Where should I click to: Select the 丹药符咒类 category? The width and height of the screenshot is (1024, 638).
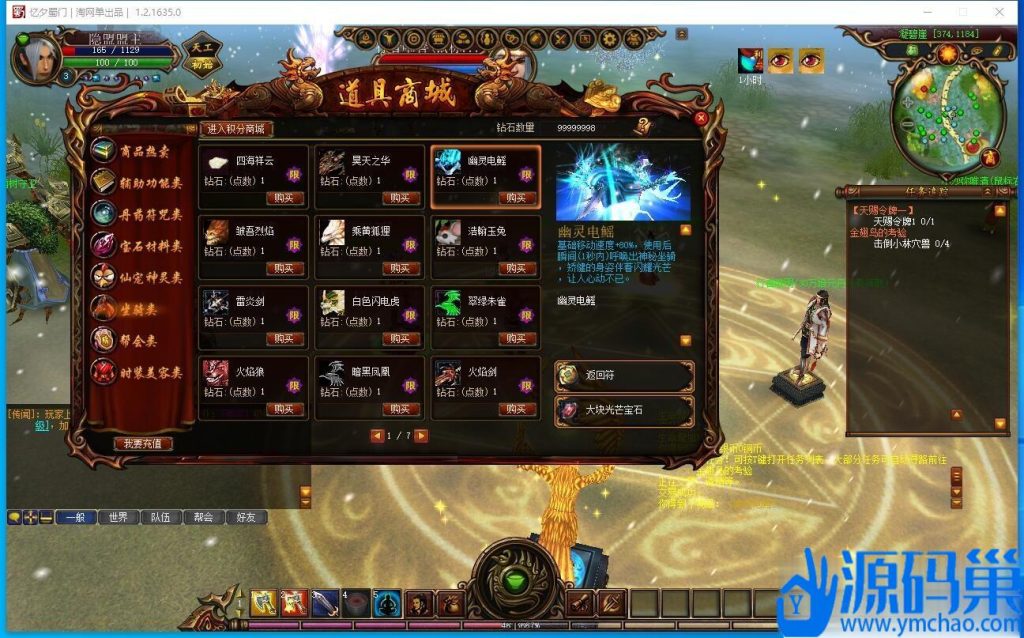click(141, 213)
